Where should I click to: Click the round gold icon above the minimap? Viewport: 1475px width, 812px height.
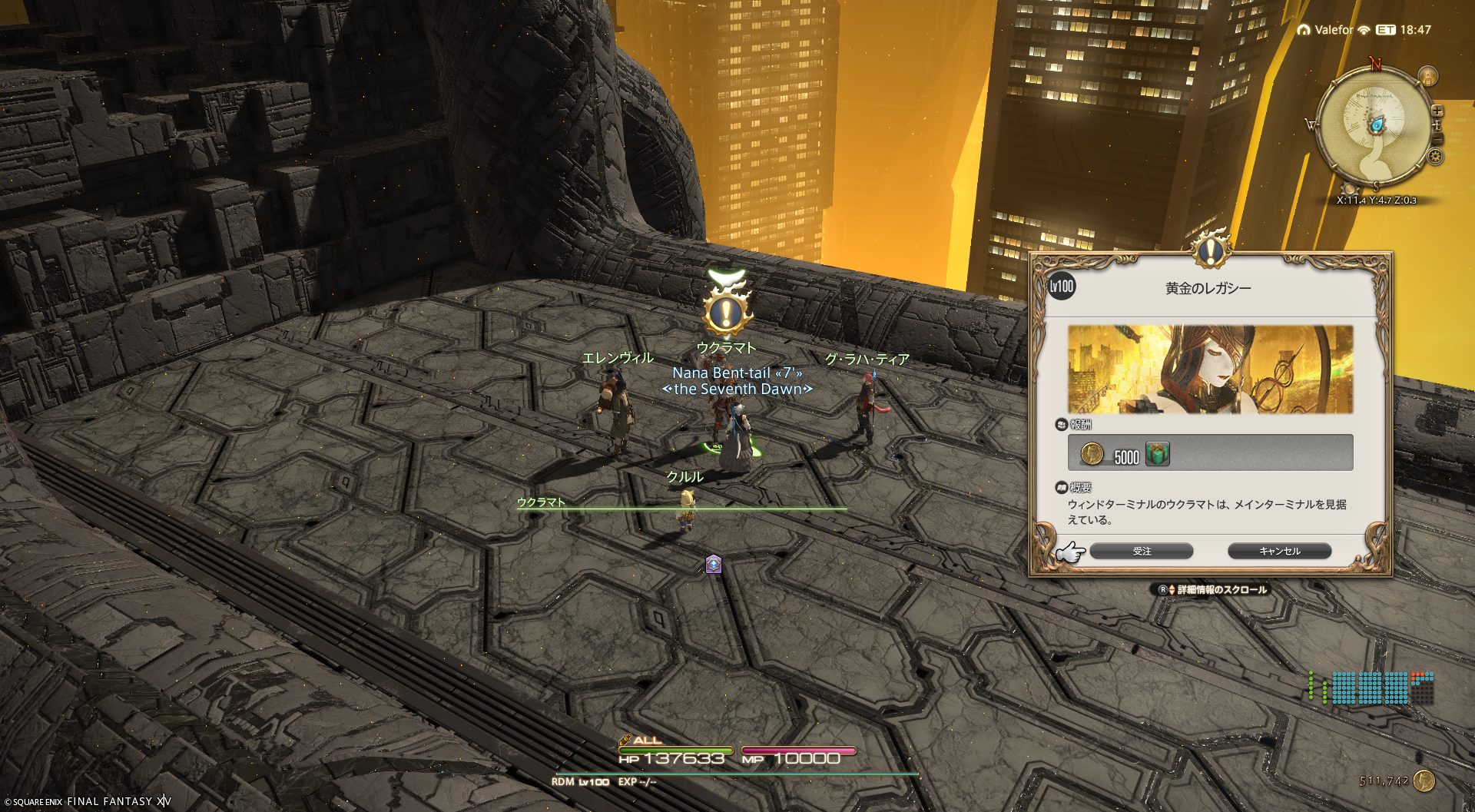click(x=1427, y=76)
